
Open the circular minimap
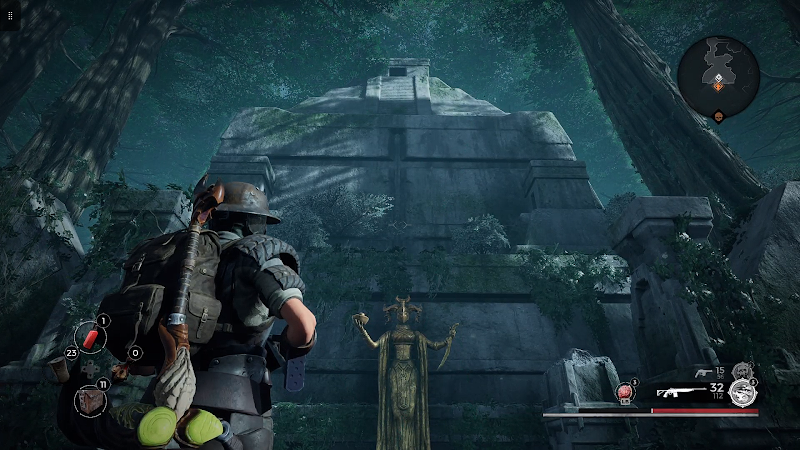(x=718, y=70)
